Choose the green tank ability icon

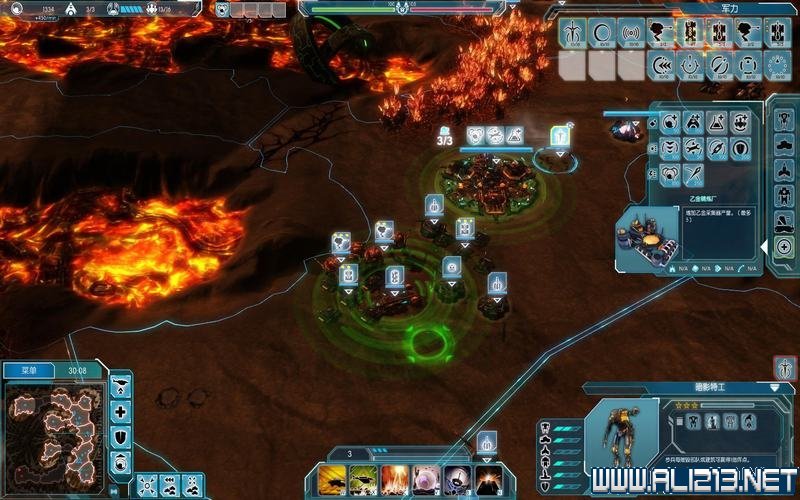[x=362, y=479]
